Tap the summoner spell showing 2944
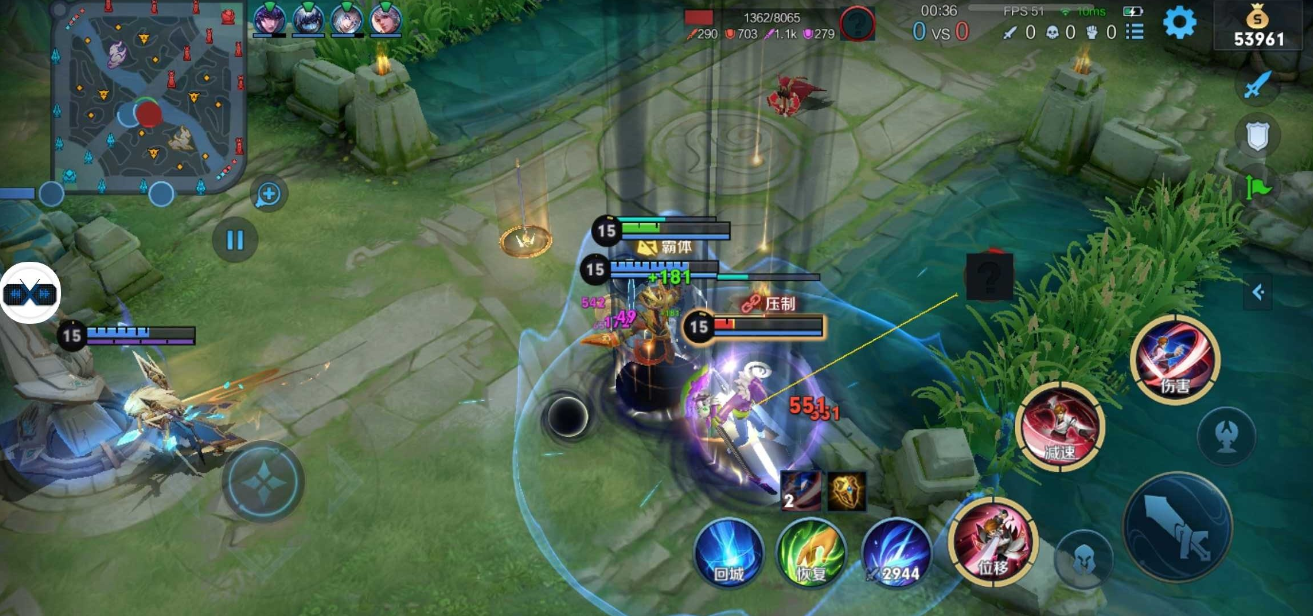Image resolution: width=1313 pixels, height=616 pixels. [896, 552]
